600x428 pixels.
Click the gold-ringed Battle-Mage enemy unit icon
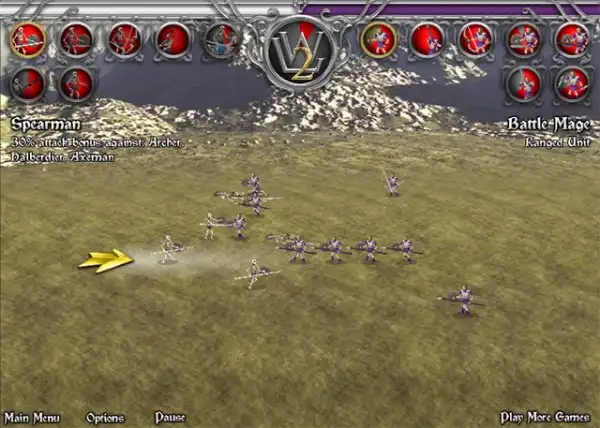378,40
